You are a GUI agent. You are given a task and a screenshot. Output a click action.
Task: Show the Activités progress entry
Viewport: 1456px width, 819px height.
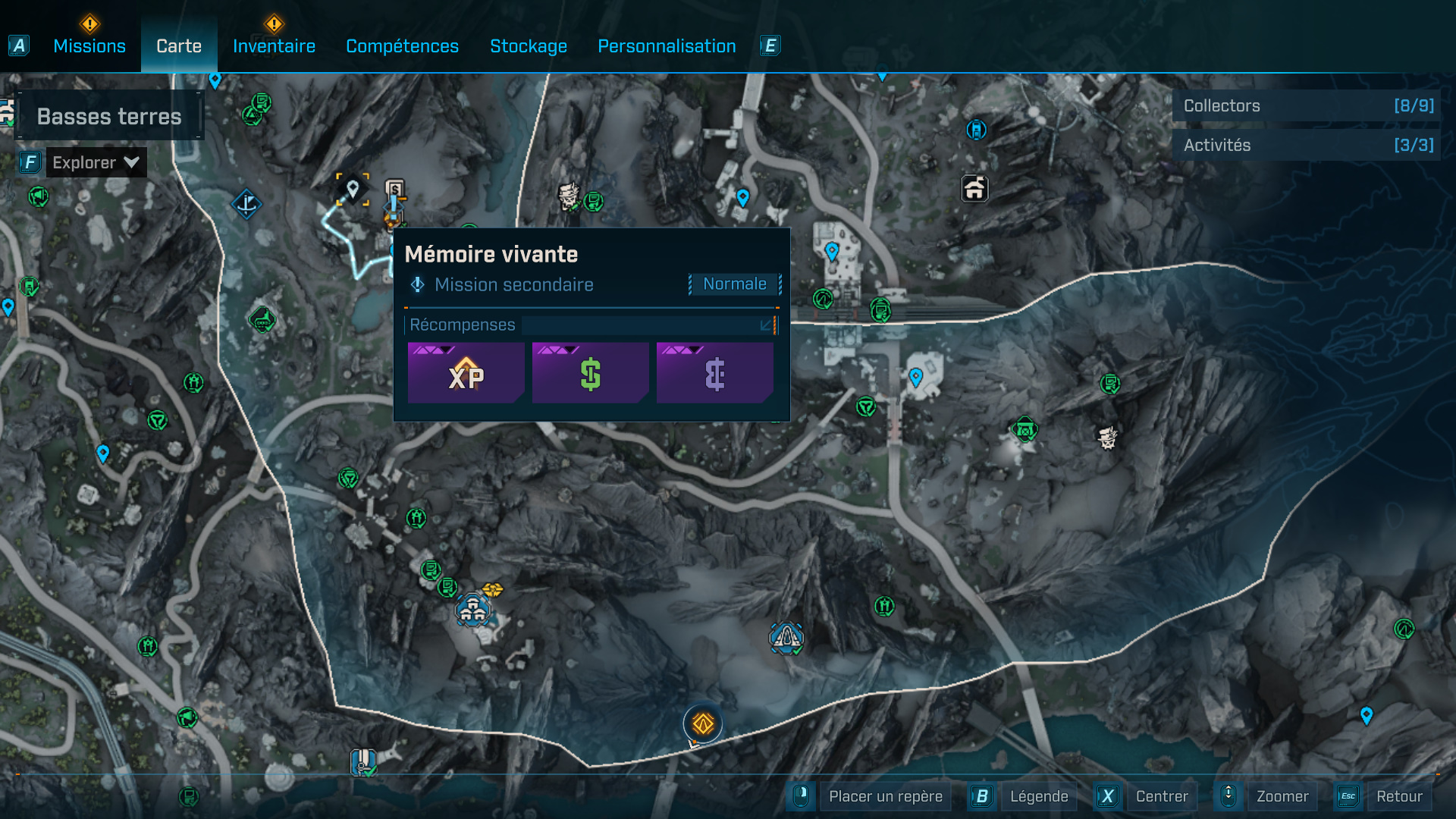coord(1307,146)
